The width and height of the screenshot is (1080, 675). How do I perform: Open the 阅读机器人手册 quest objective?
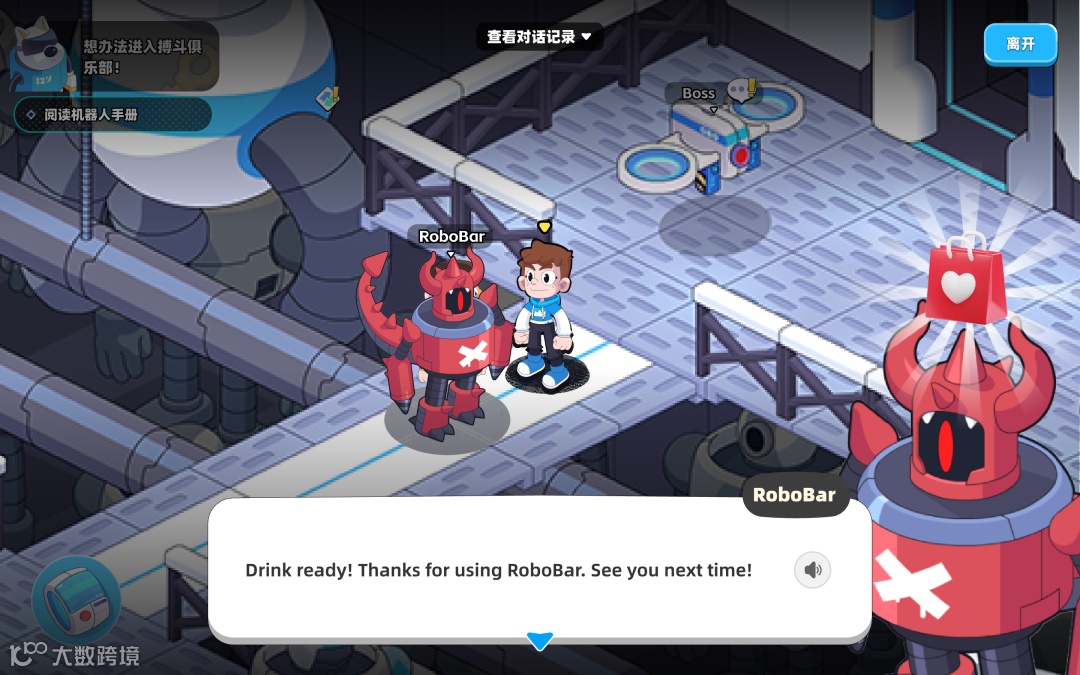point(112,114)
